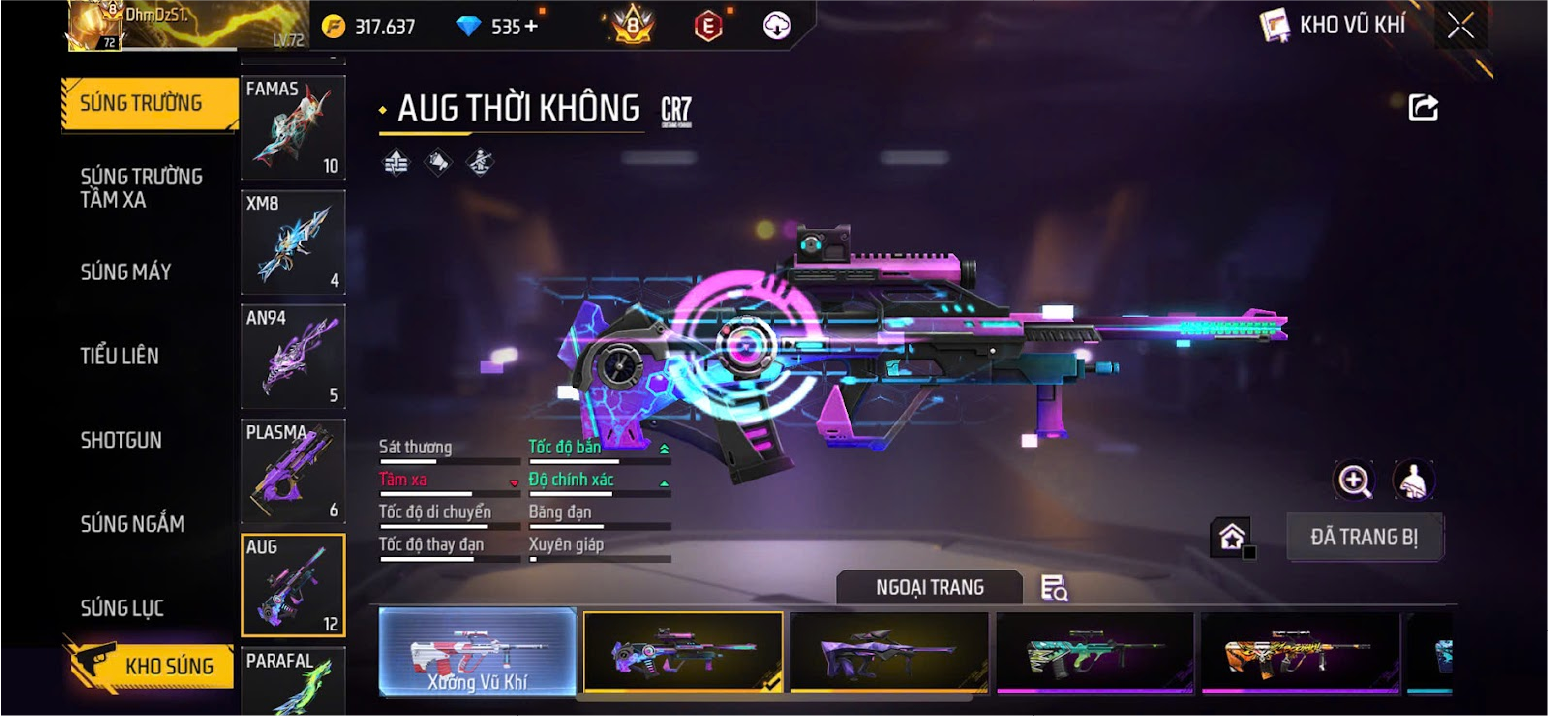This screenshot has height=716, width=1548.
Task: Click the magnifier zoom-in icon
Action: point(1354,481)
